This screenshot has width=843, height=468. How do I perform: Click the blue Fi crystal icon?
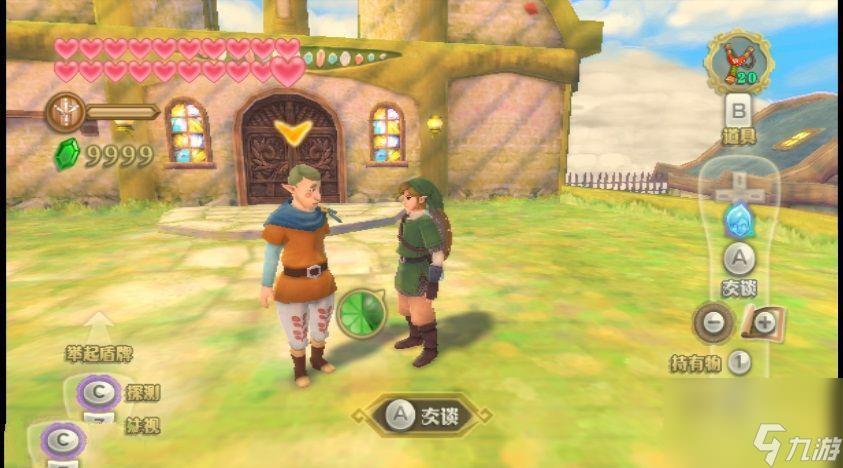(737, 217)
